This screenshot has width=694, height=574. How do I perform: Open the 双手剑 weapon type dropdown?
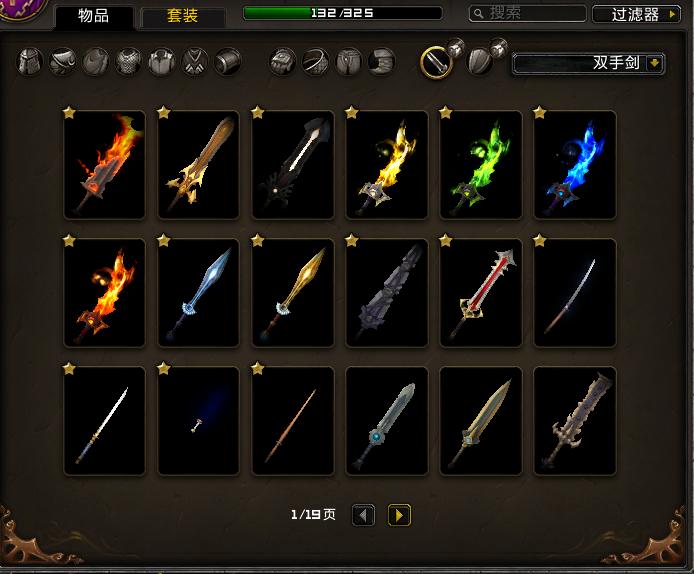(x=589, y=63)
